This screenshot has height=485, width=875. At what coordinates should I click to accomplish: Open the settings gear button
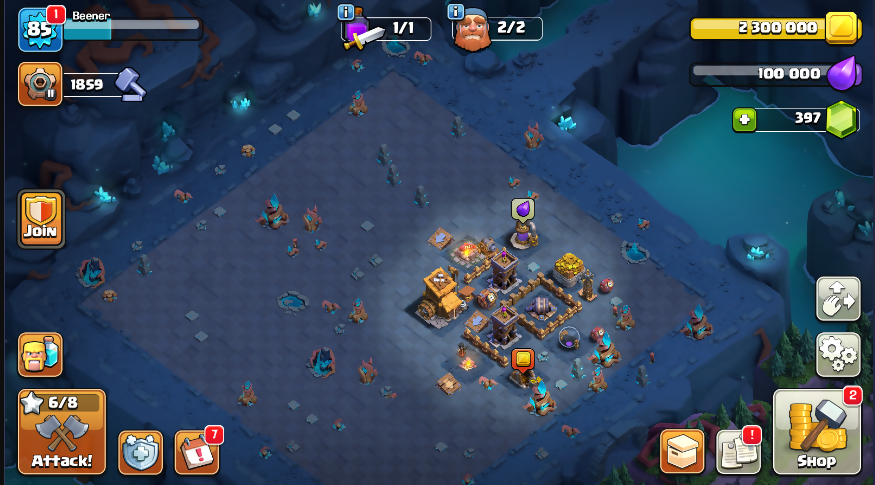(x=838, y=354)
